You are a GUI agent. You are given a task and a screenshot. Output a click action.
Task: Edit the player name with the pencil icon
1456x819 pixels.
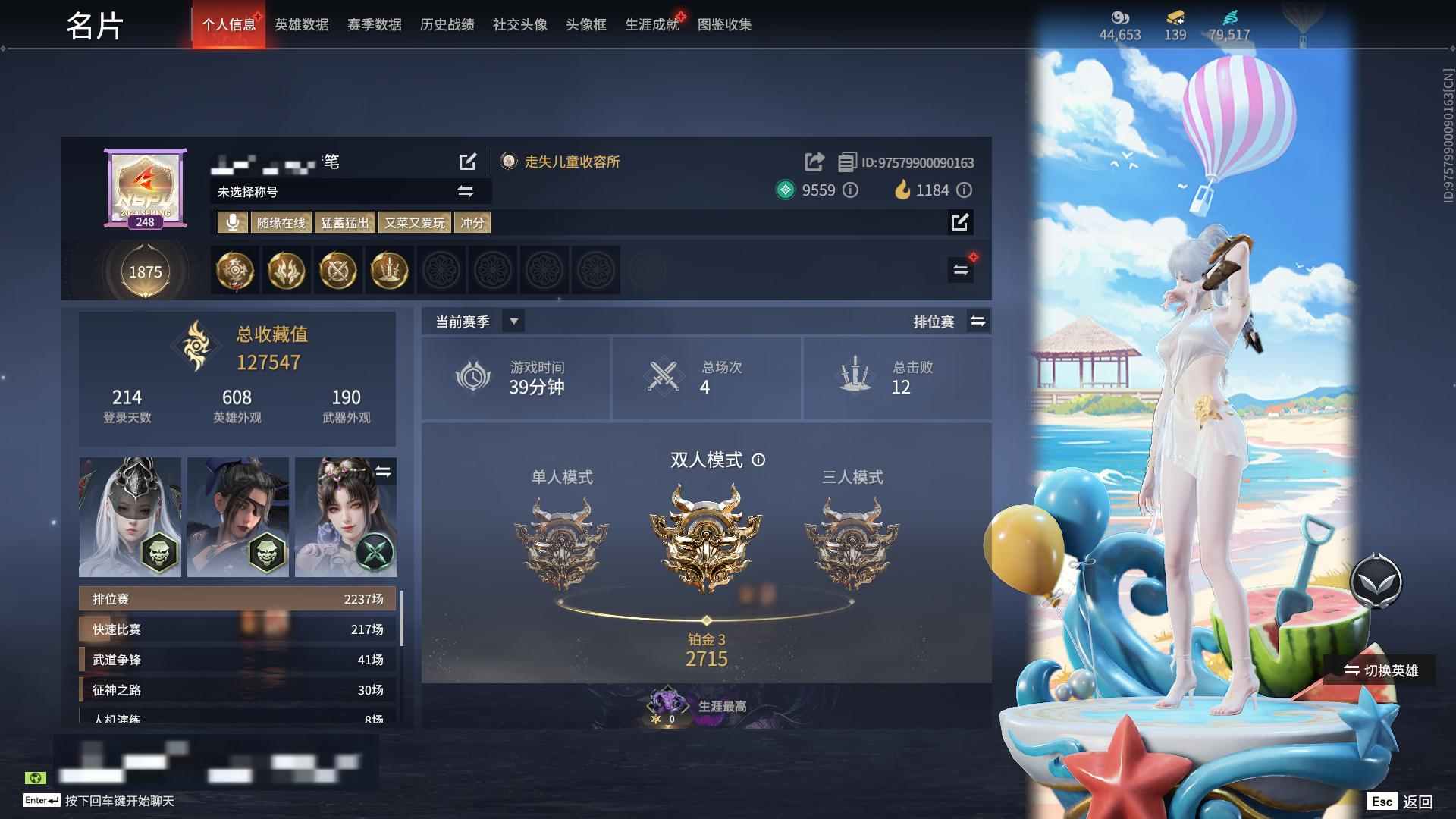[x=468, y=162]
